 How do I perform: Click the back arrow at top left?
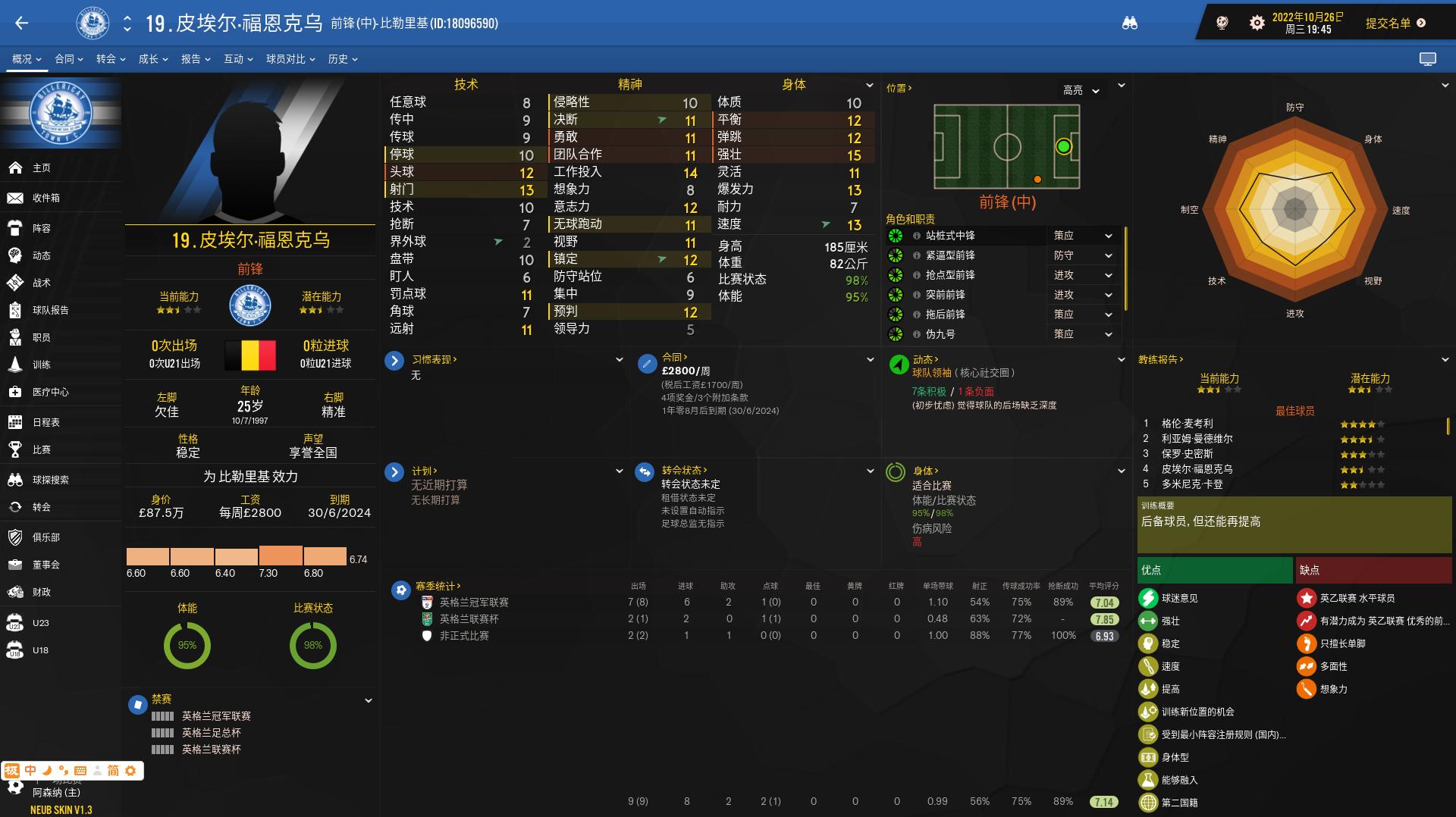[20, 23]
